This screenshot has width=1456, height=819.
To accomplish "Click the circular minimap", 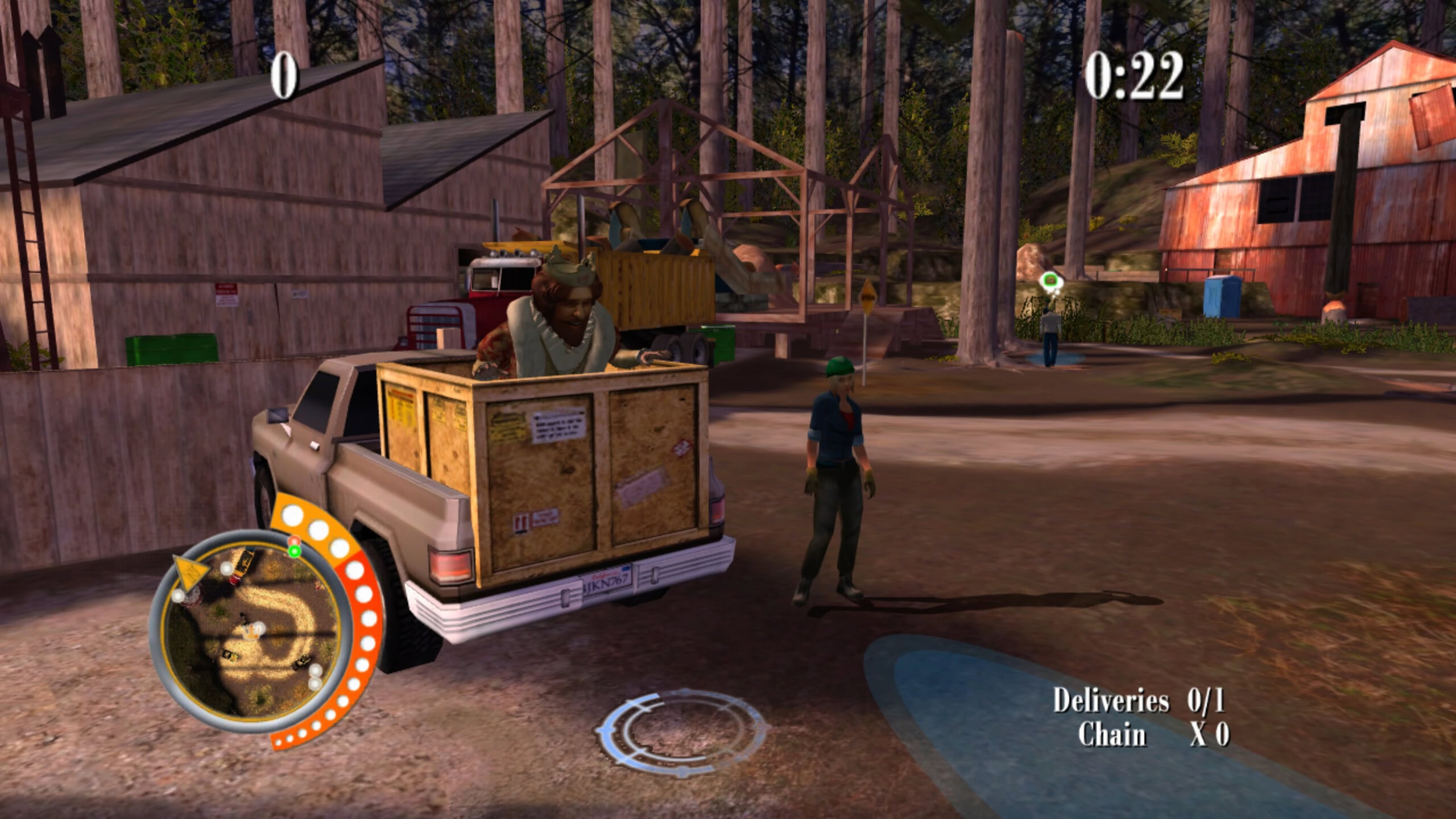I will [250, 630].
